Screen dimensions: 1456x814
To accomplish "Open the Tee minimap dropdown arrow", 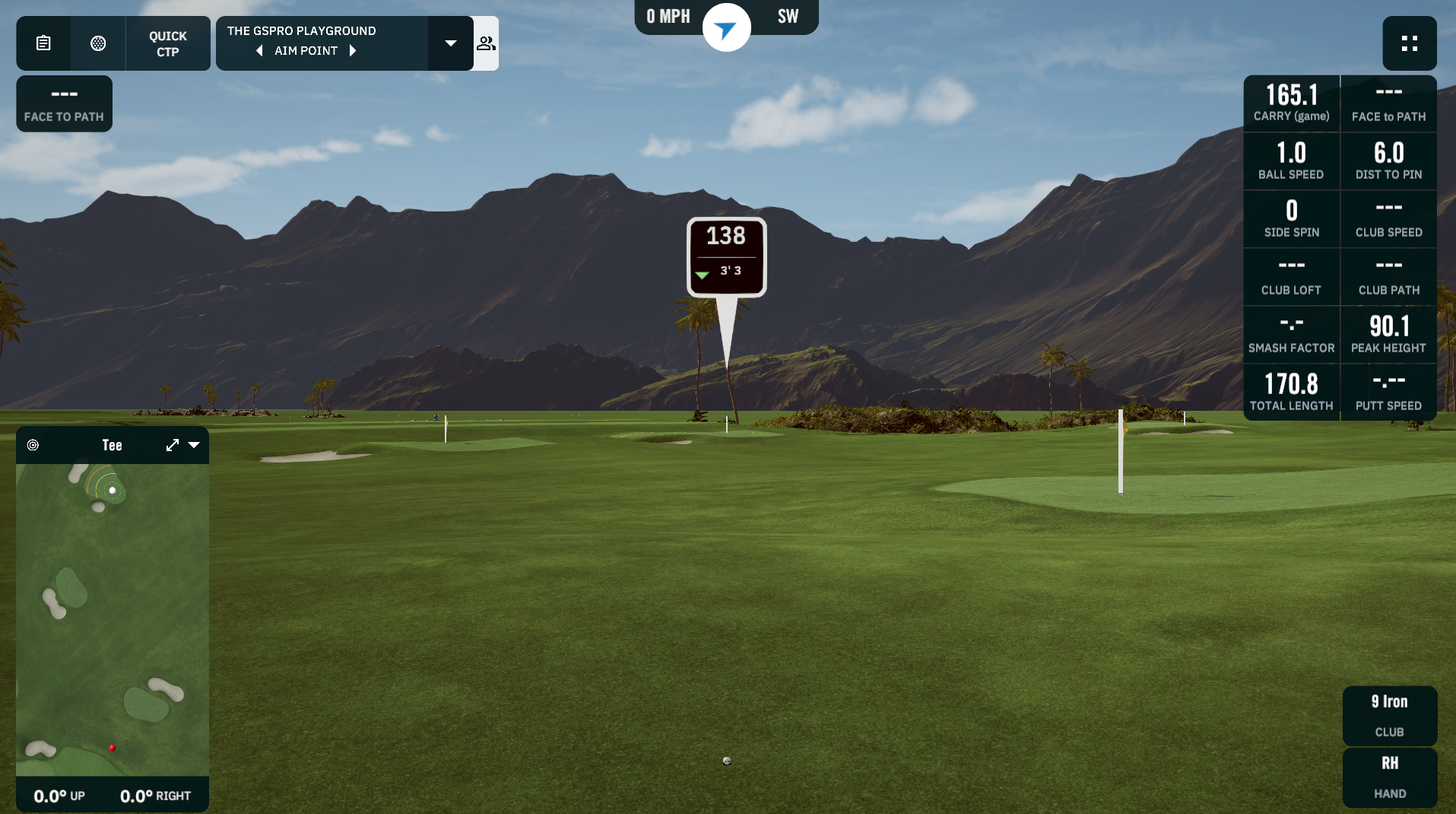I will click(x=194, y=445).
